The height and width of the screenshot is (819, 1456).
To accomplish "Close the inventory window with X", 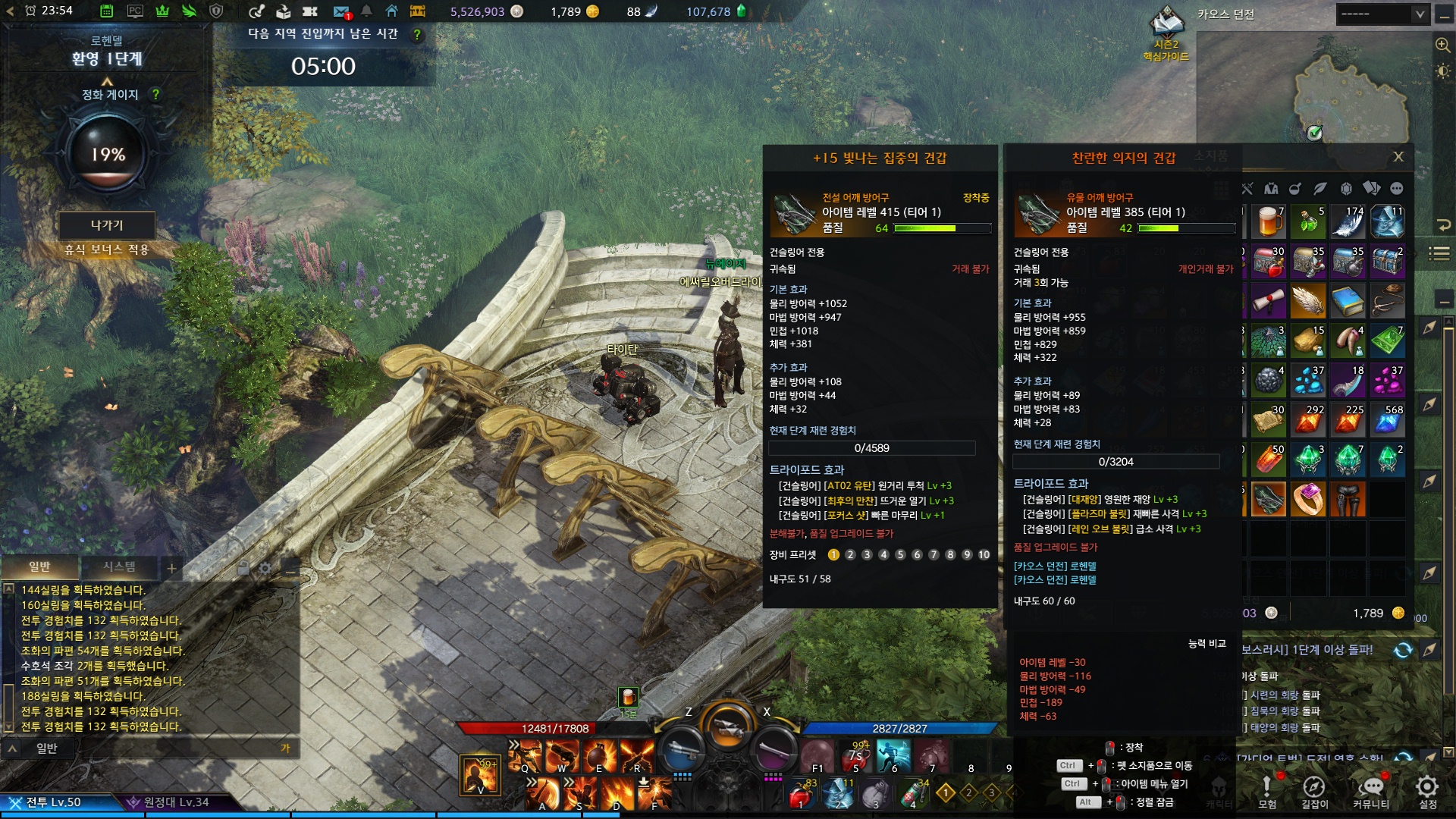I will 1398,157.
